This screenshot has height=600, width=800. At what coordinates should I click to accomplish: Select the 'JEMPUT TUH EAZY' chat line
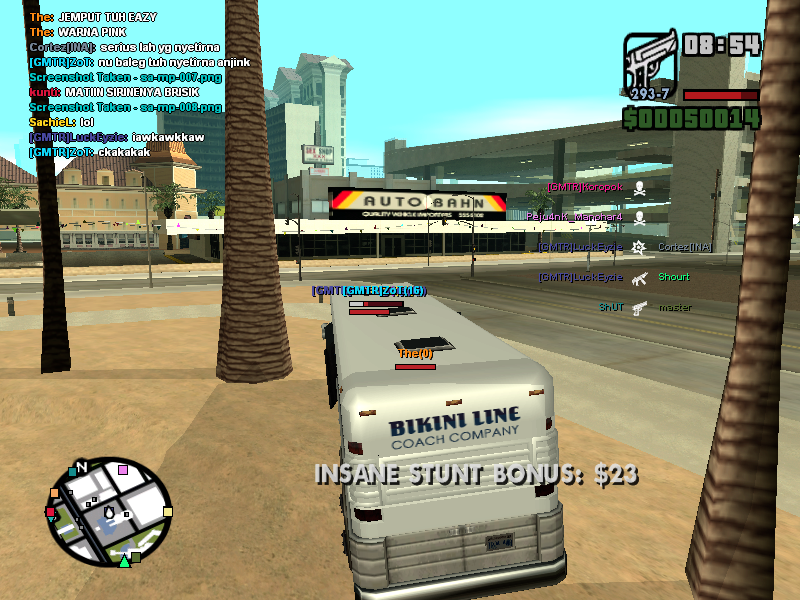pyautogui.click(x=93, y=17)
